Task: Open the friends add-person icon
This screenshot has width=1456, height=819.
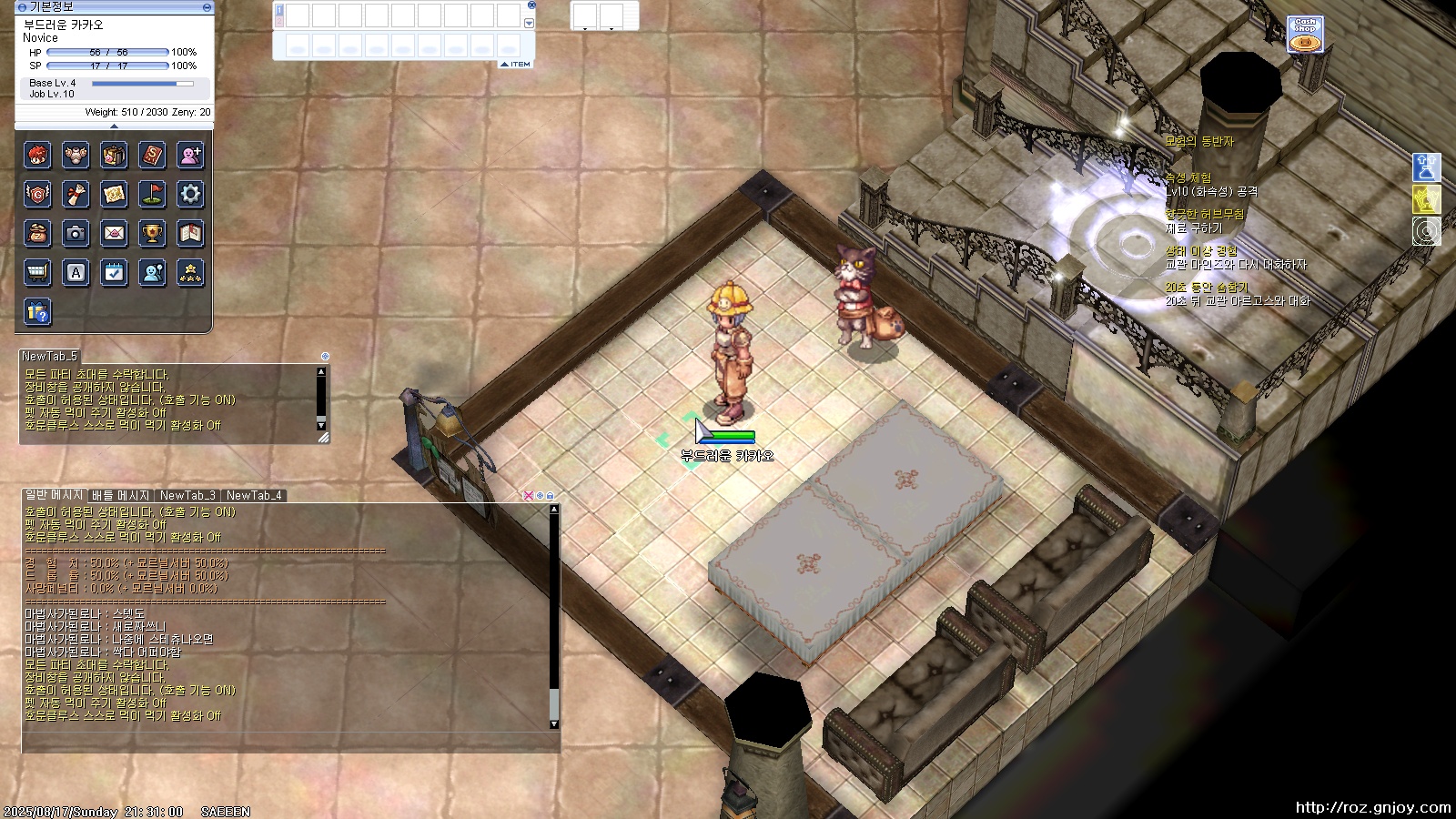Action: click(x=190, y=156)
